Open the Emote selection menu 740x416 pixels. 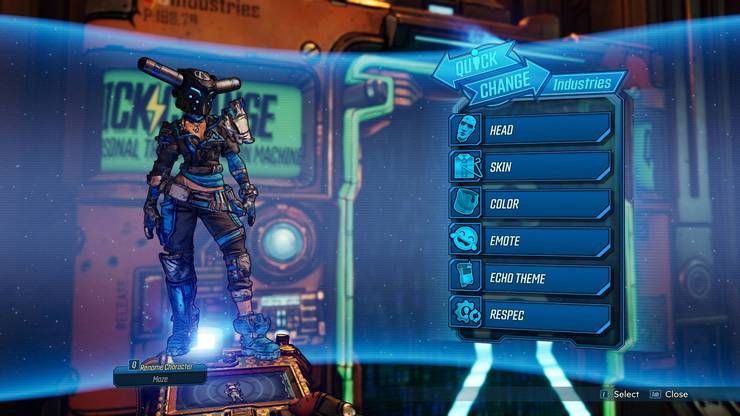[530, 240]
